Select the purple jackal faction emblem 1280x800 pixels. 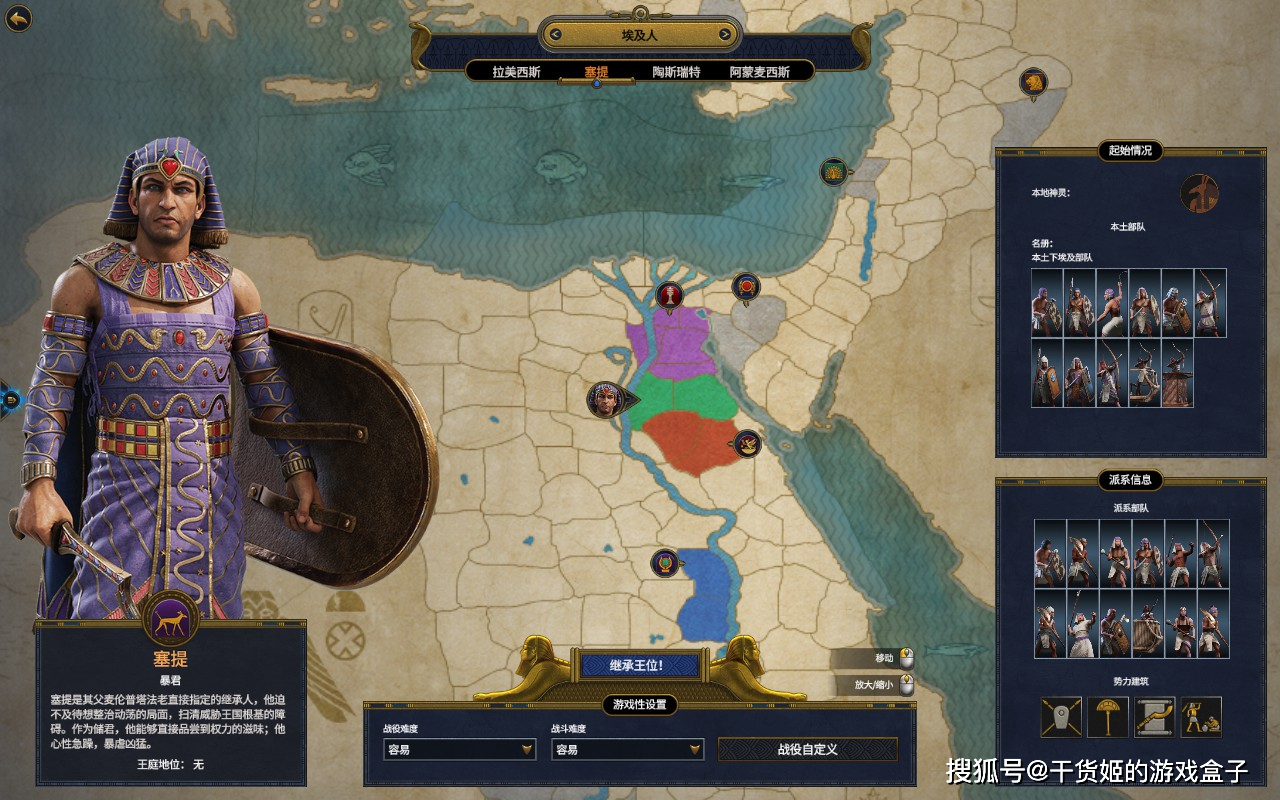click(170, 620)
